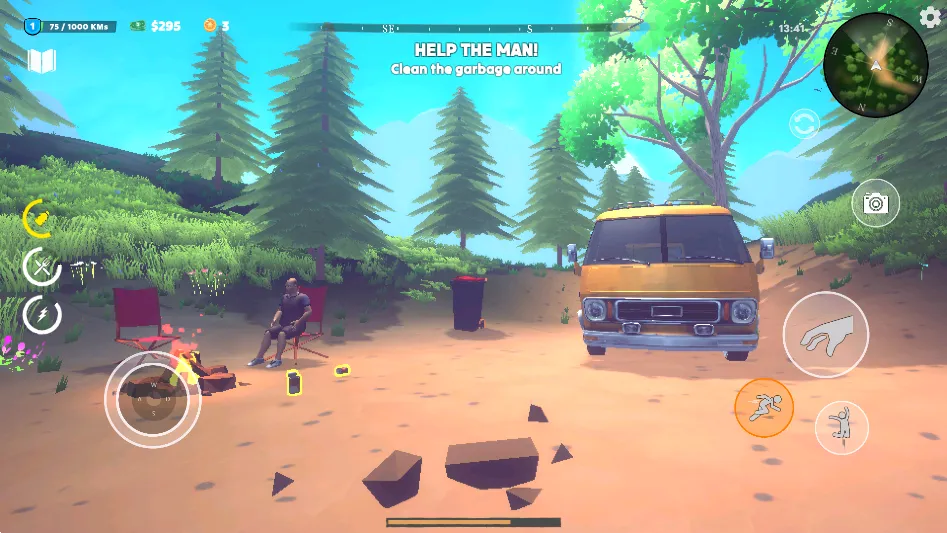The image size is (947, 533).
Task: Open the circular compass minimap
Action: point(875,66)
